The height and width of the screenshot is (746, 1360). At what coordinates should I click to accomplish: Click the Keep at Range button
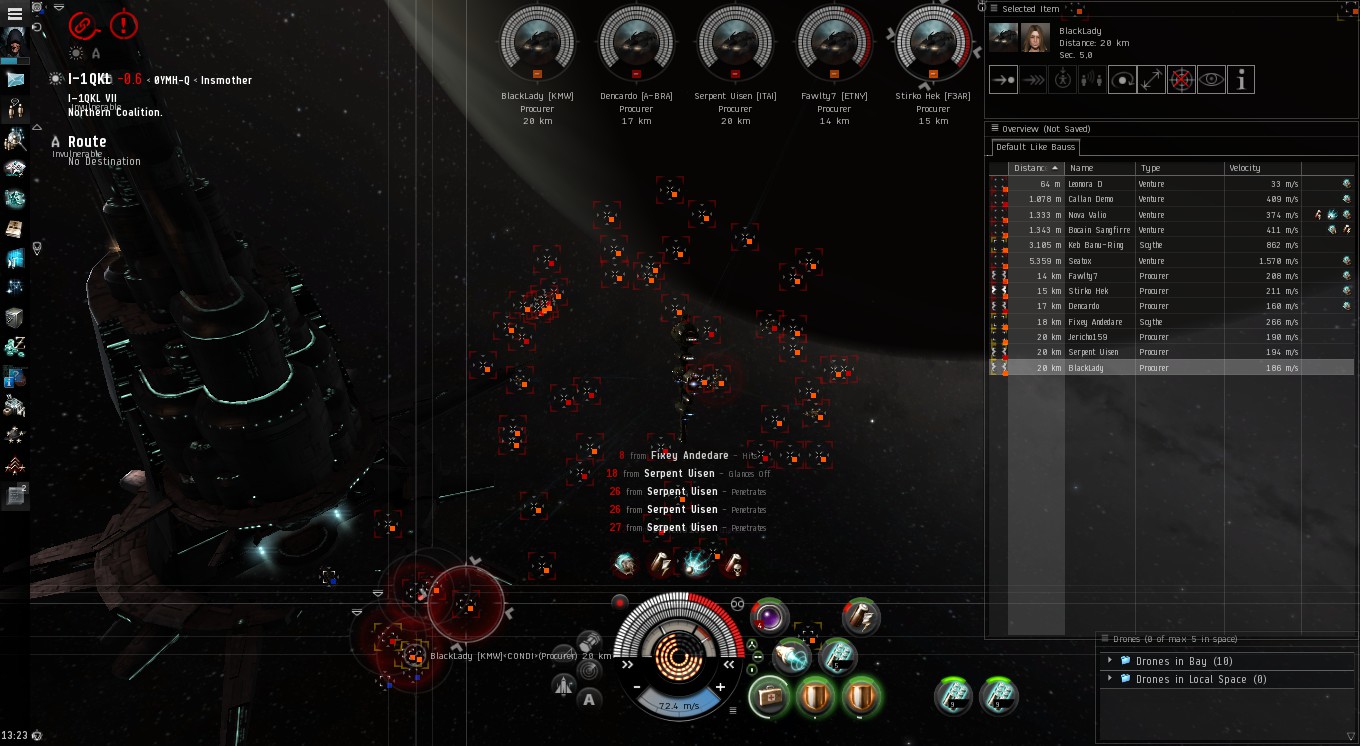[x=1151, y=80]
